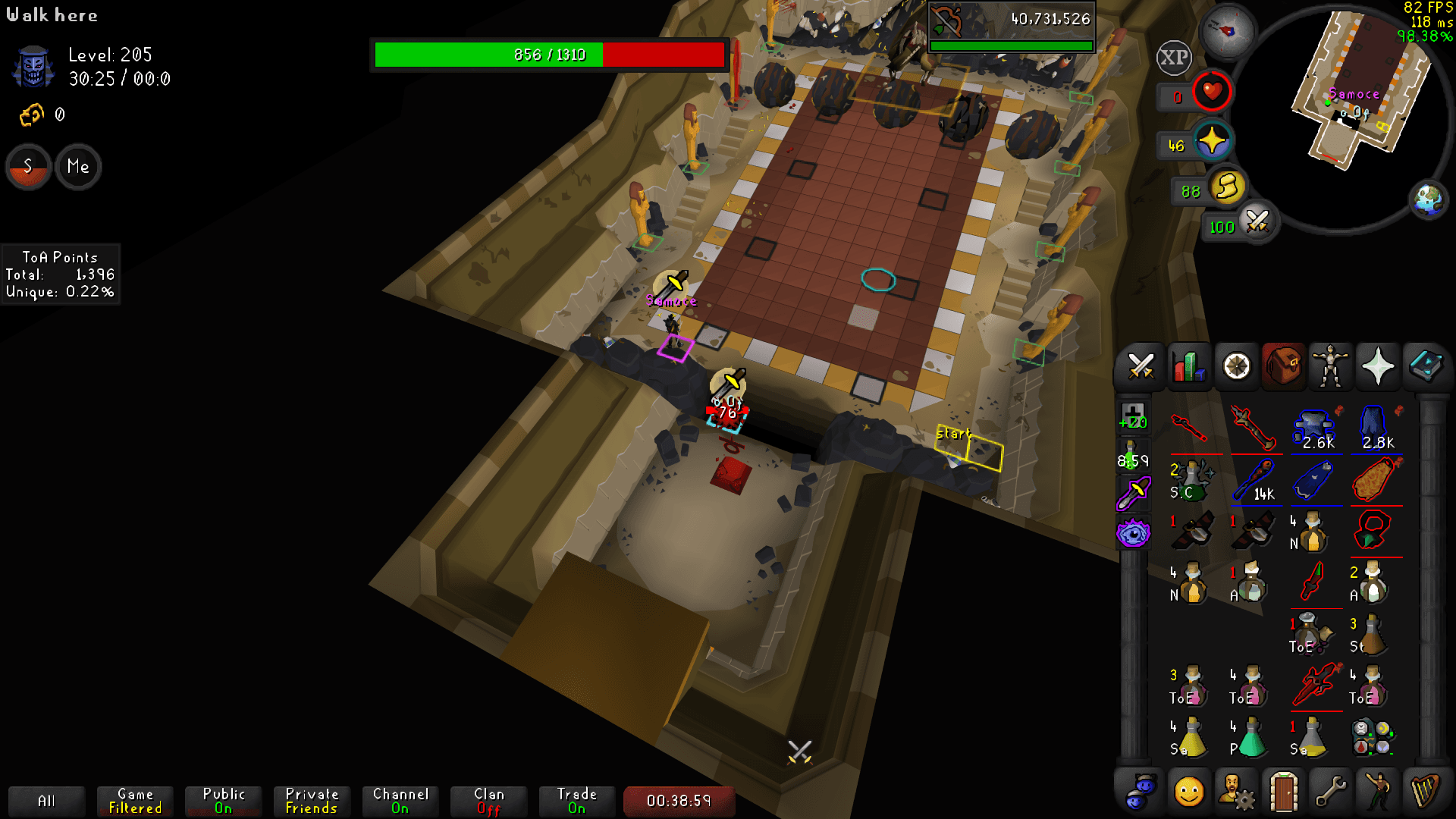Screen dimensions: 1456x819
Task: View the Skills stats tab
Action: 1188,366
